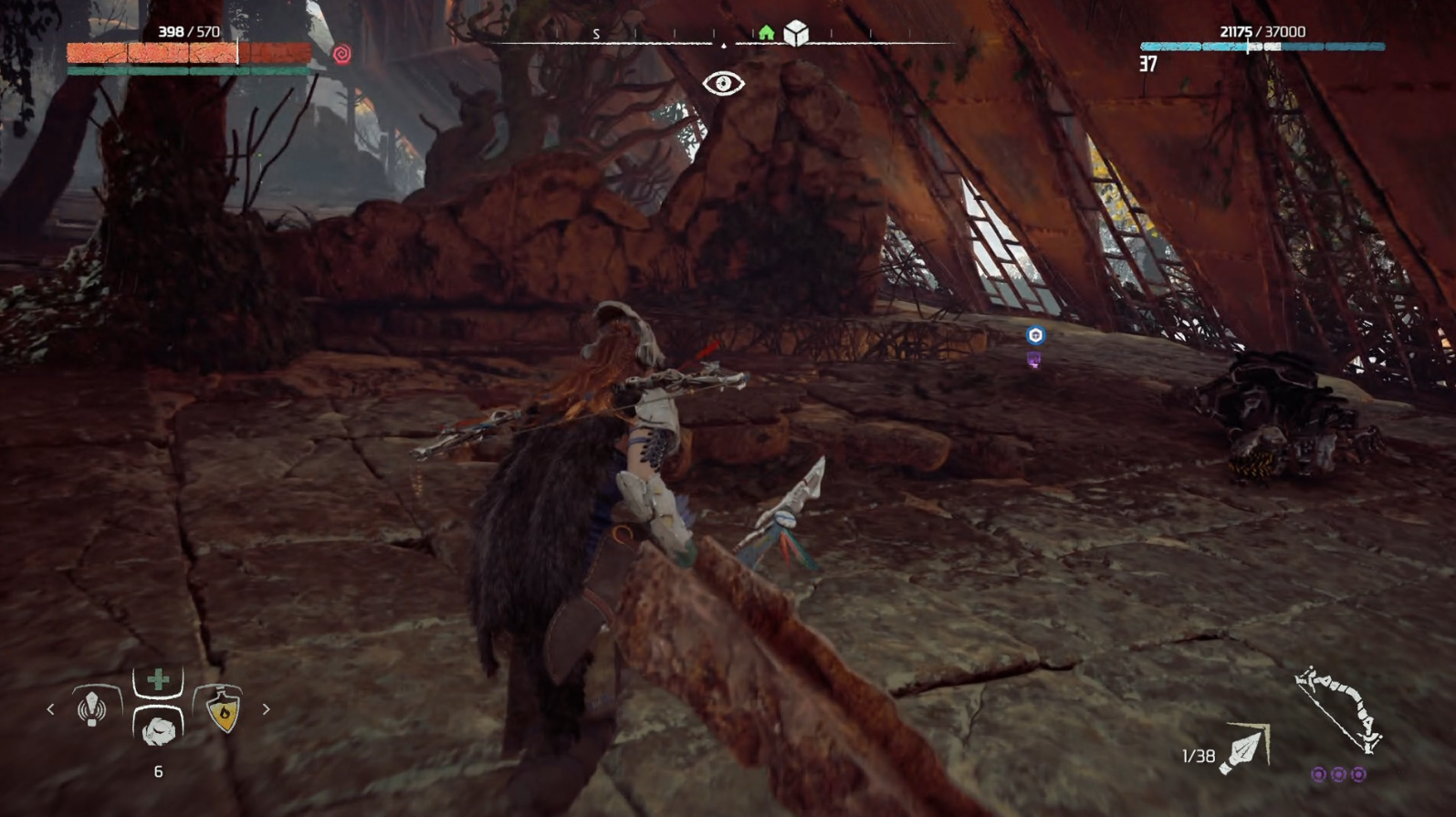The width and height of the screenshot is (1456, 817).
Task: Select the lure call tool slot
Action: [x=92, y=707]
